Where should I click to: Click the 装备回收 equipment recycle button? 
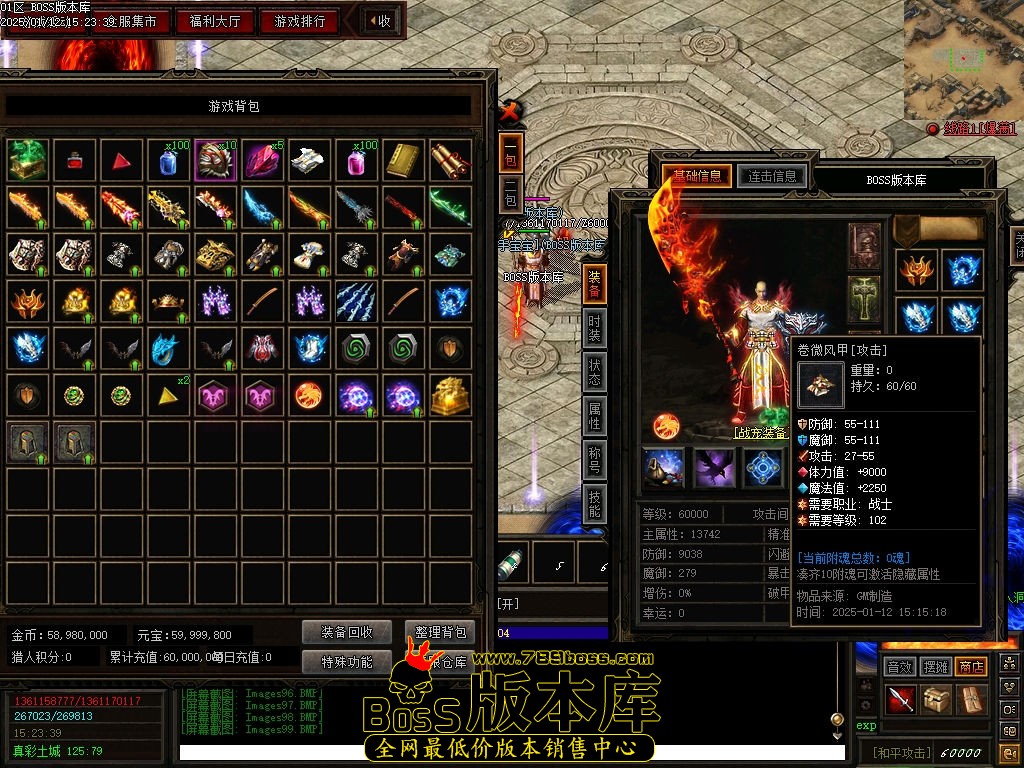(347, 632)
